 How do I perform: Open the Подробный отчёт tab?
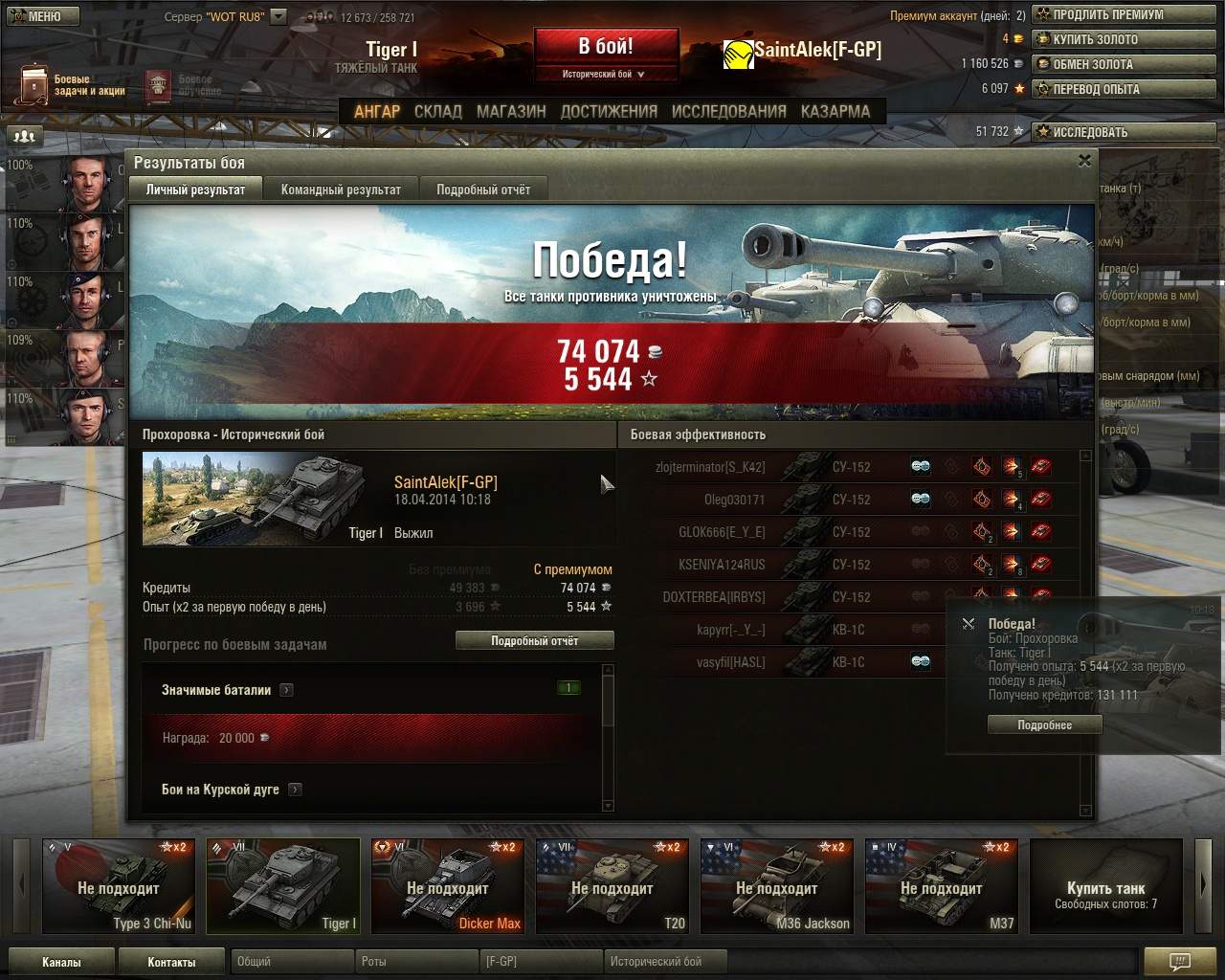483,189
